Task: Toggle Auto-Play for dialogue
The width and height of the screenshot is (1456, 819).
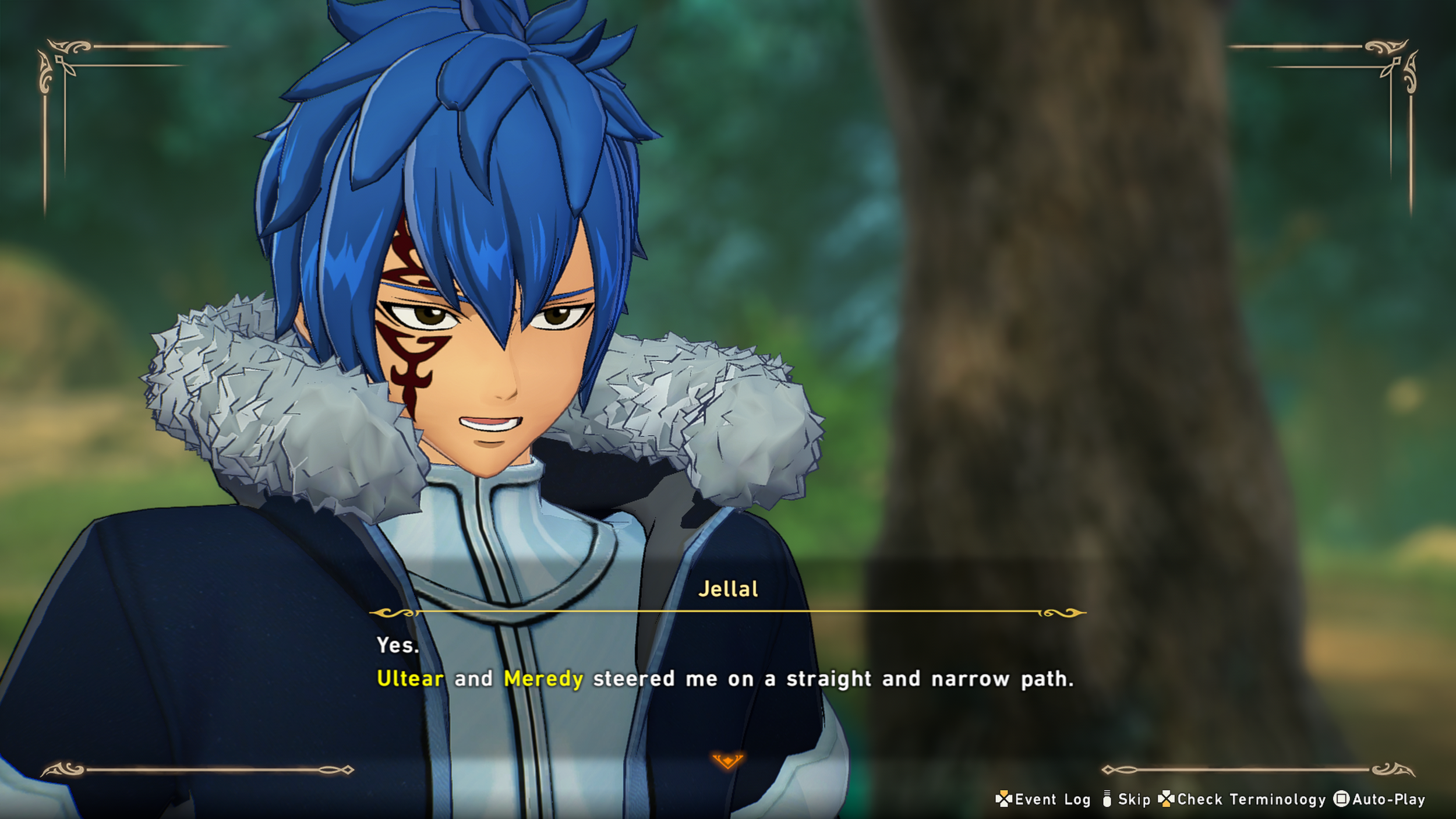Action: (1380, 800)
